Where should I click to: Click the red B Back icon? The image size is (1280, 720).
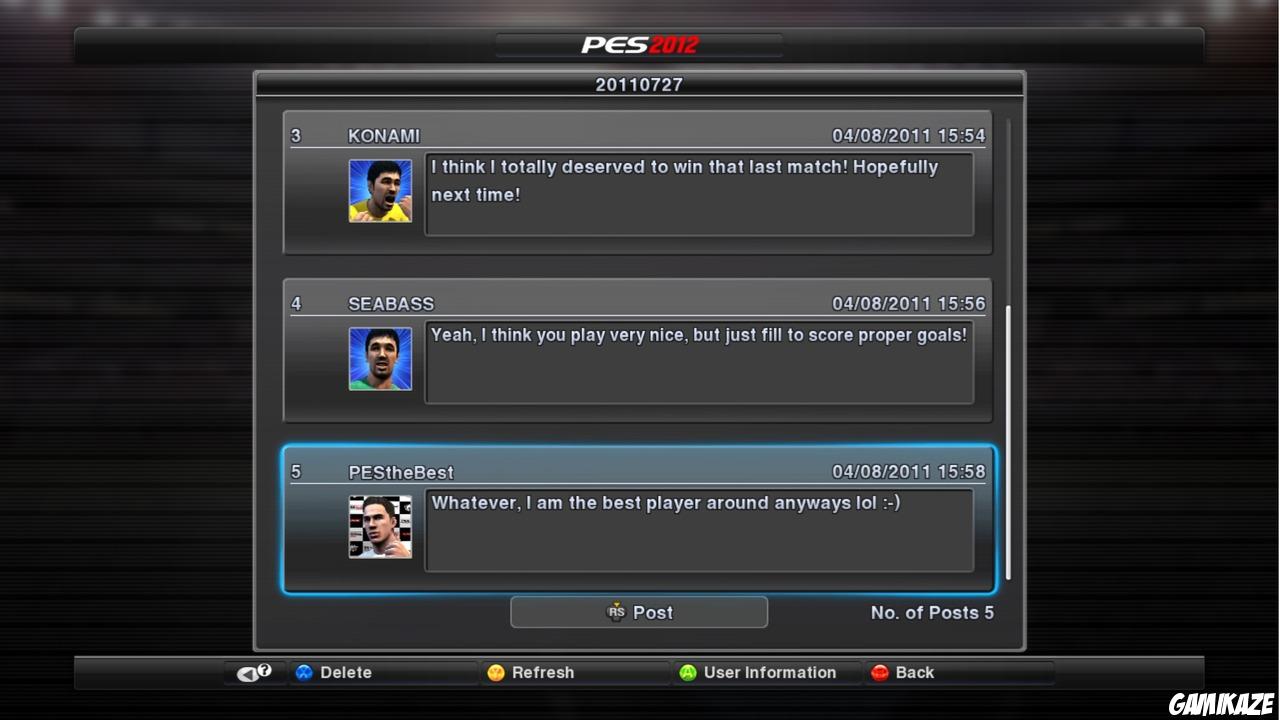(x=879, y=672)
